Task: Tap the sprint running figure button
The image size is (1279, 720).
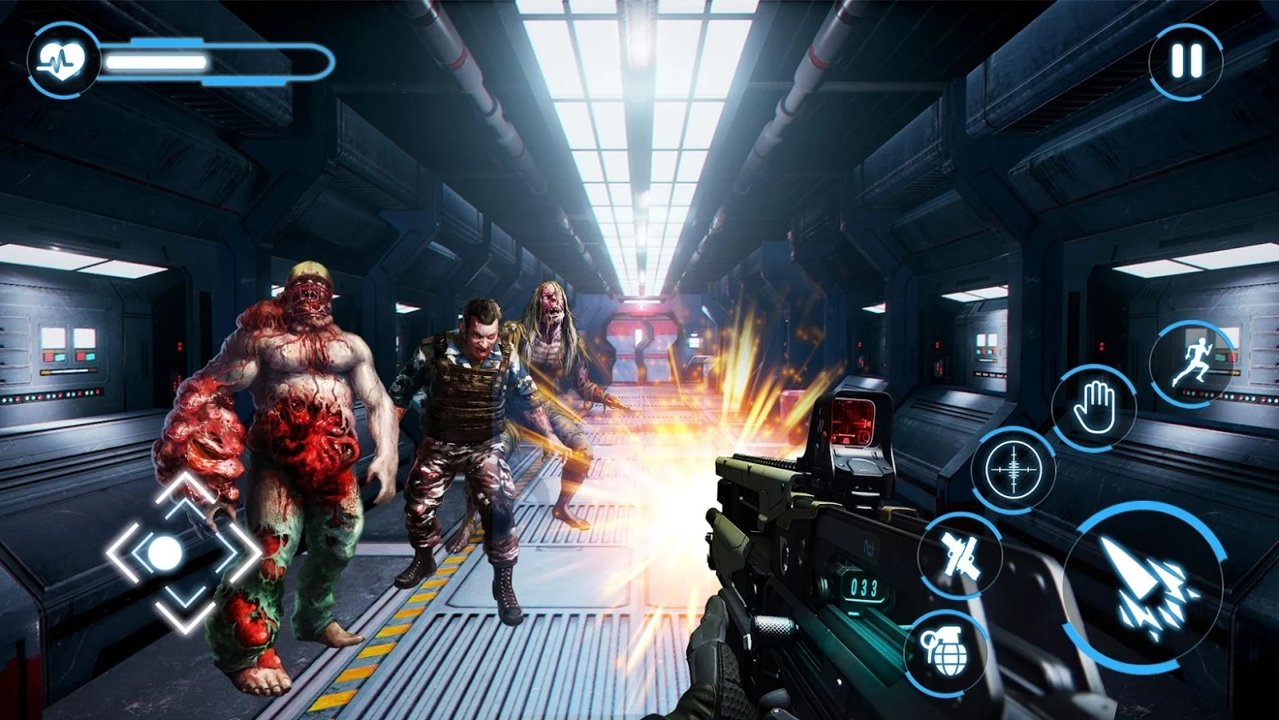Action: tap(1191, 365)
